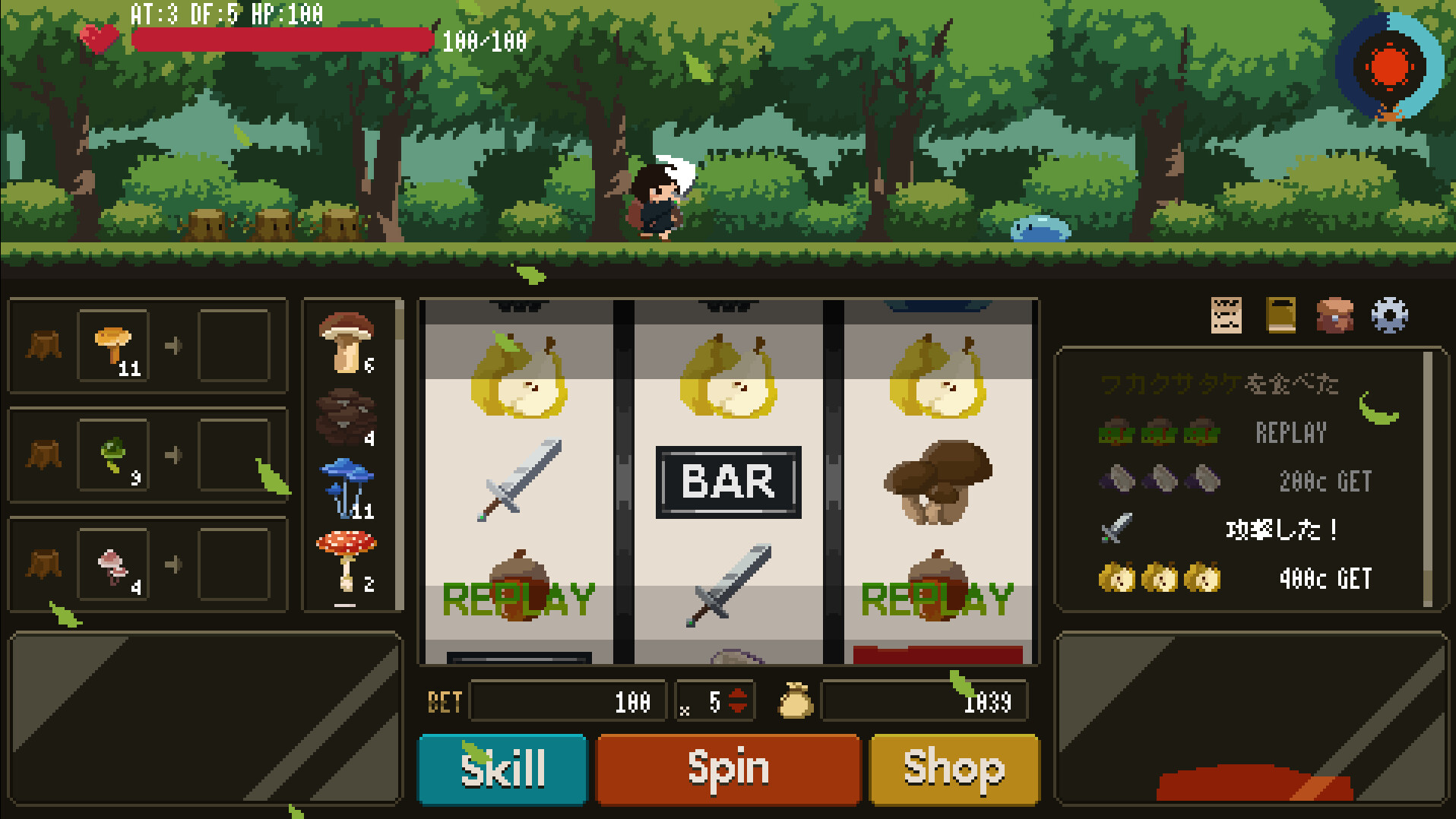Screen dimensions: 1456x819
Task: Click the BET amount field showing 100
Action: pos(568,702)
